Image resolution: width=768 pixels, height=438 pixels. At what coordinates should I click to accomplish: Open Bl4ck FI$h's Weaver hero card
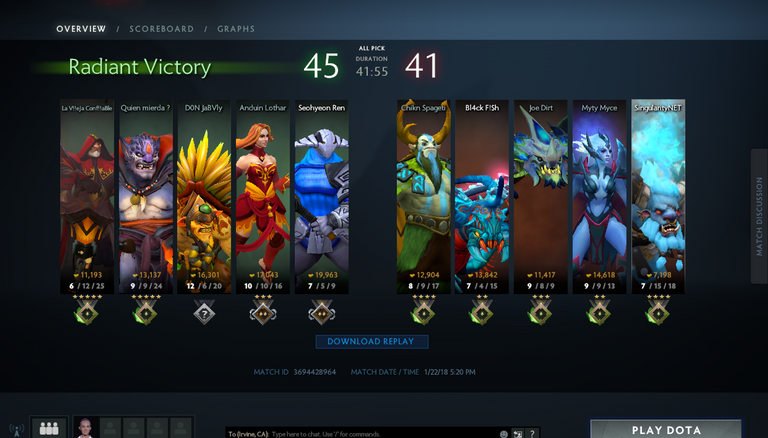tap(481, 190)
